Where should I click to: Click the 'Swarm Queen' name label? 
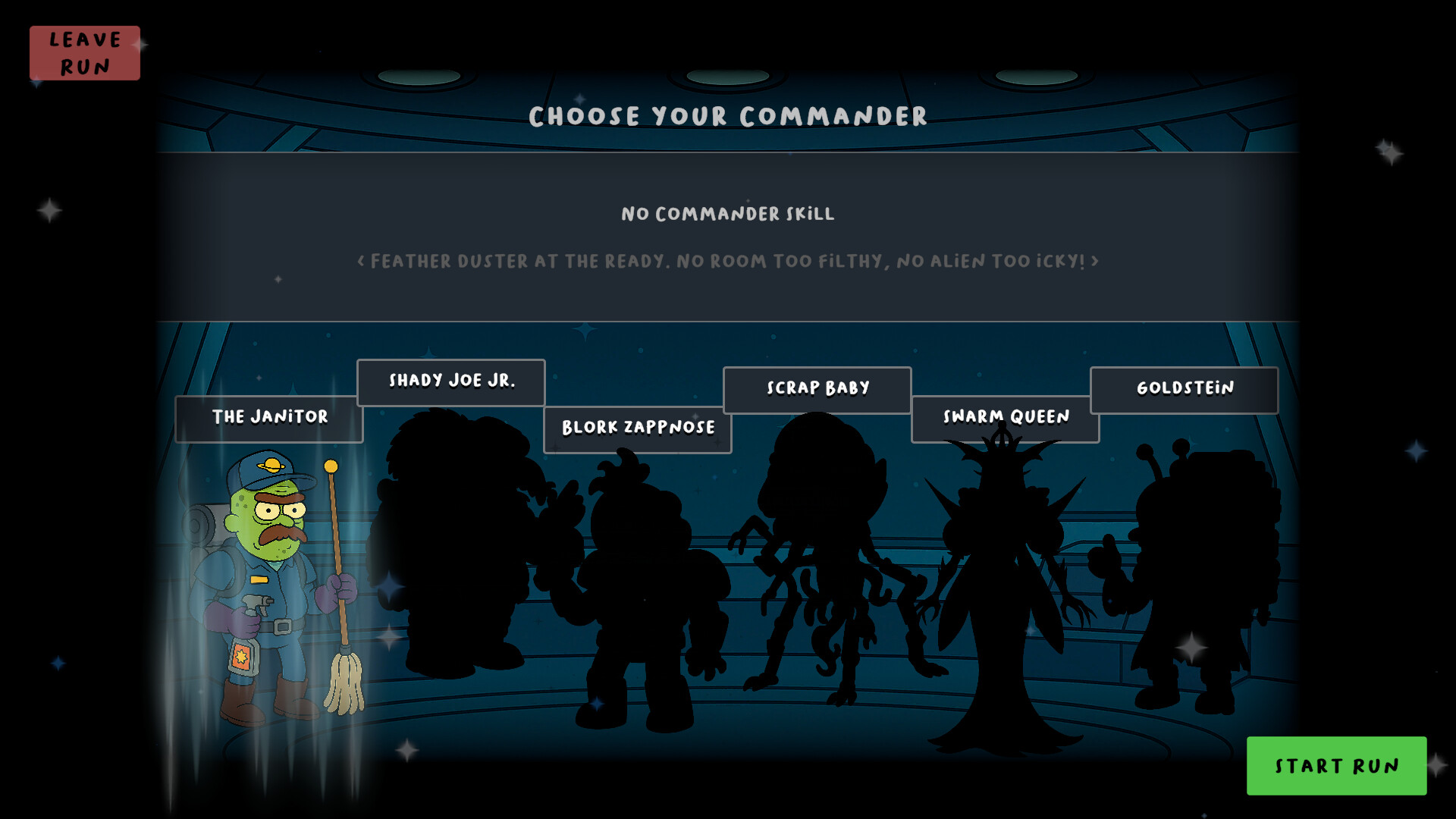tap(1005, 416)
